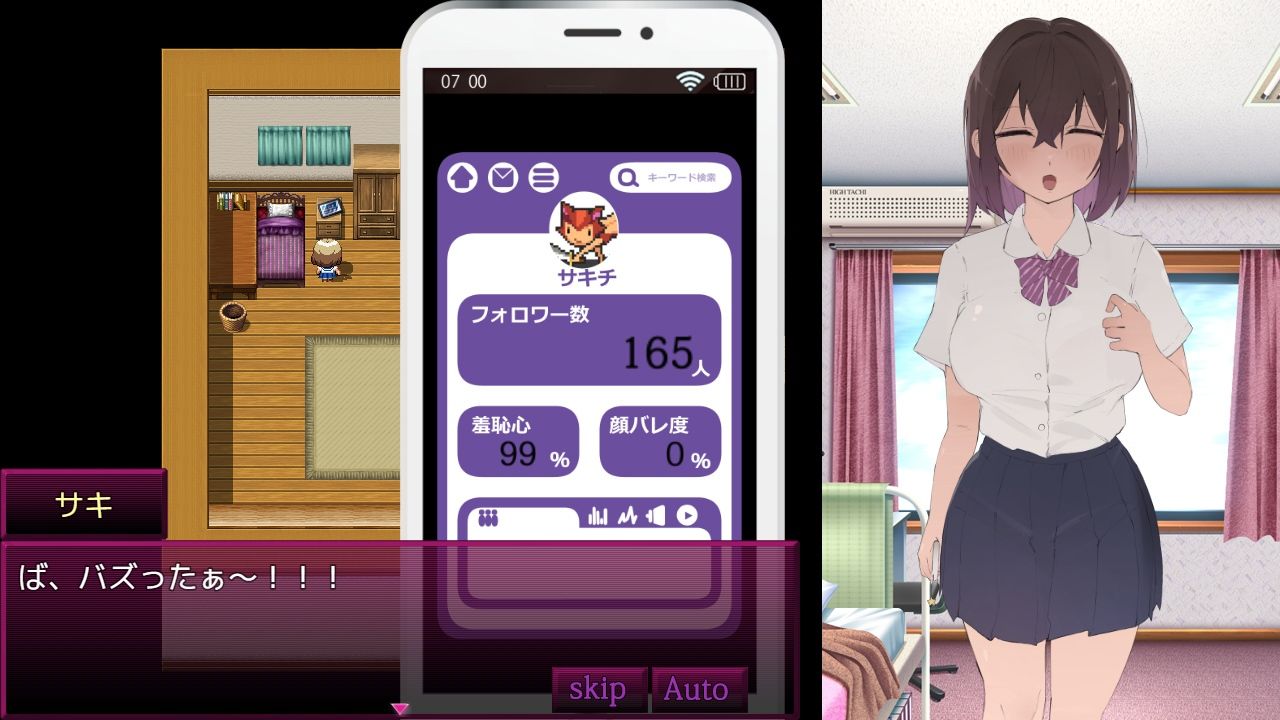Click the magnifying glass search icon
Image resolution: width=1280 pixels, height=720 pixels.
point(626,177)
